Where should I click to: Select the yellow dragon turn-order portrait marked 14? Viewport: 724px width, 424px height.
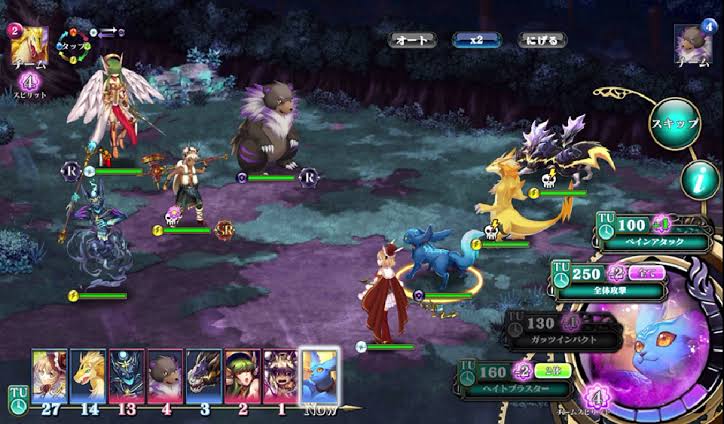[x=88, y=375]
